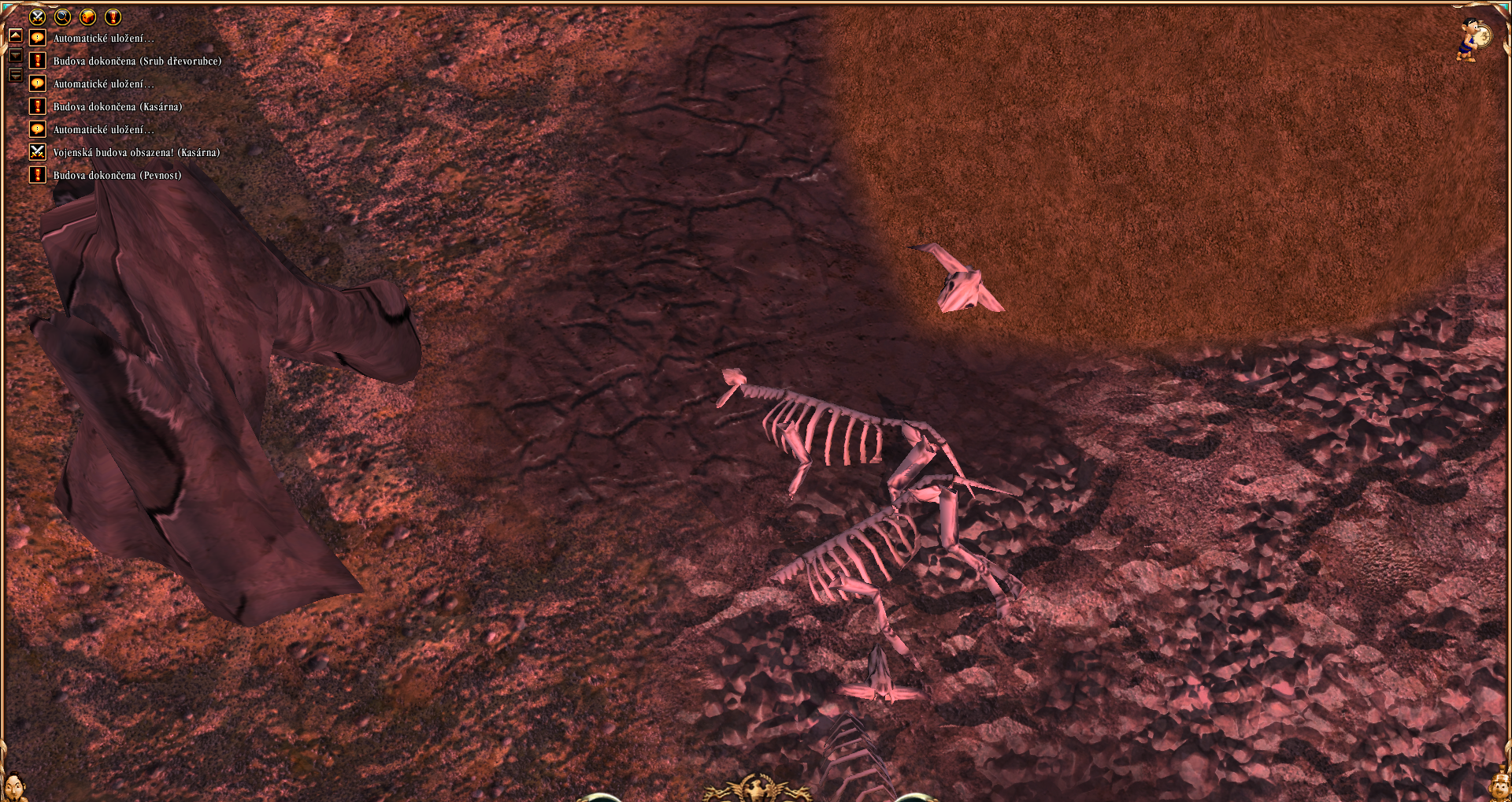Click the message log scroll-down arrow
This screenshot has width=1512, height=802.
pos(15,56)
